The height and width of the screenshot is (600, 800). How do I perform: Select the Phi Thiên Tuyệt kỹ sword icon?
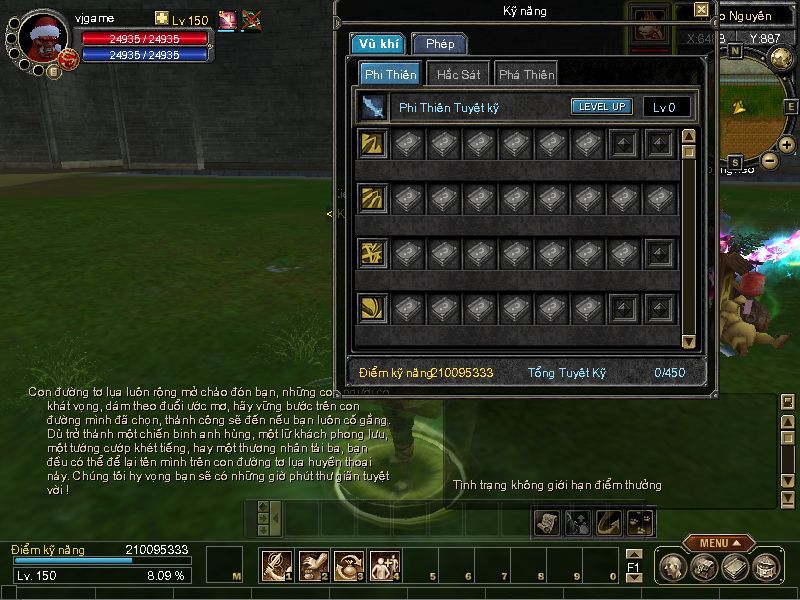(373, 107)
